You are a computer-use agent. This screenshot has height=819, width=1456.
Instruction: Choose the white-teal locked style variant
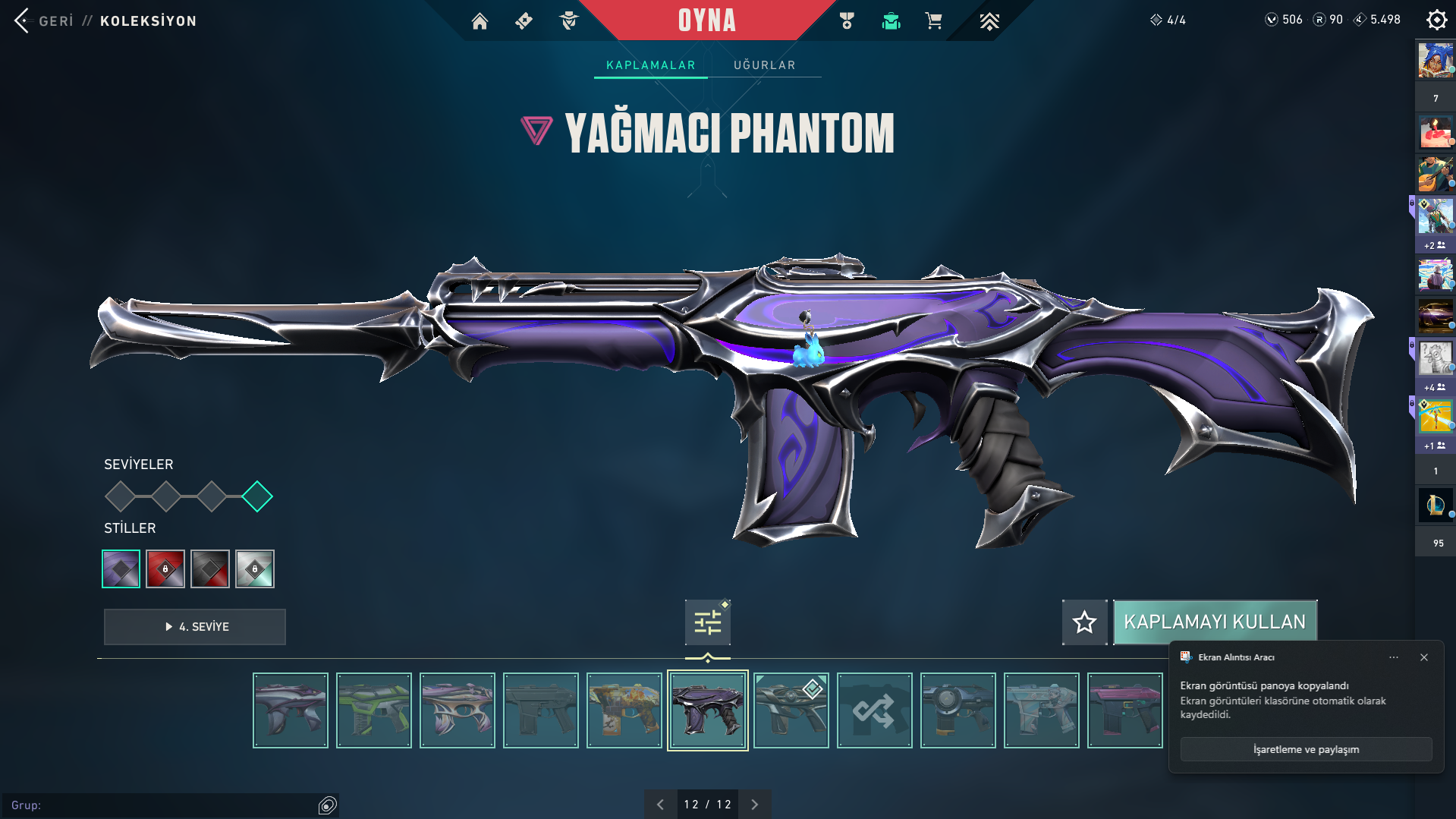255,569
